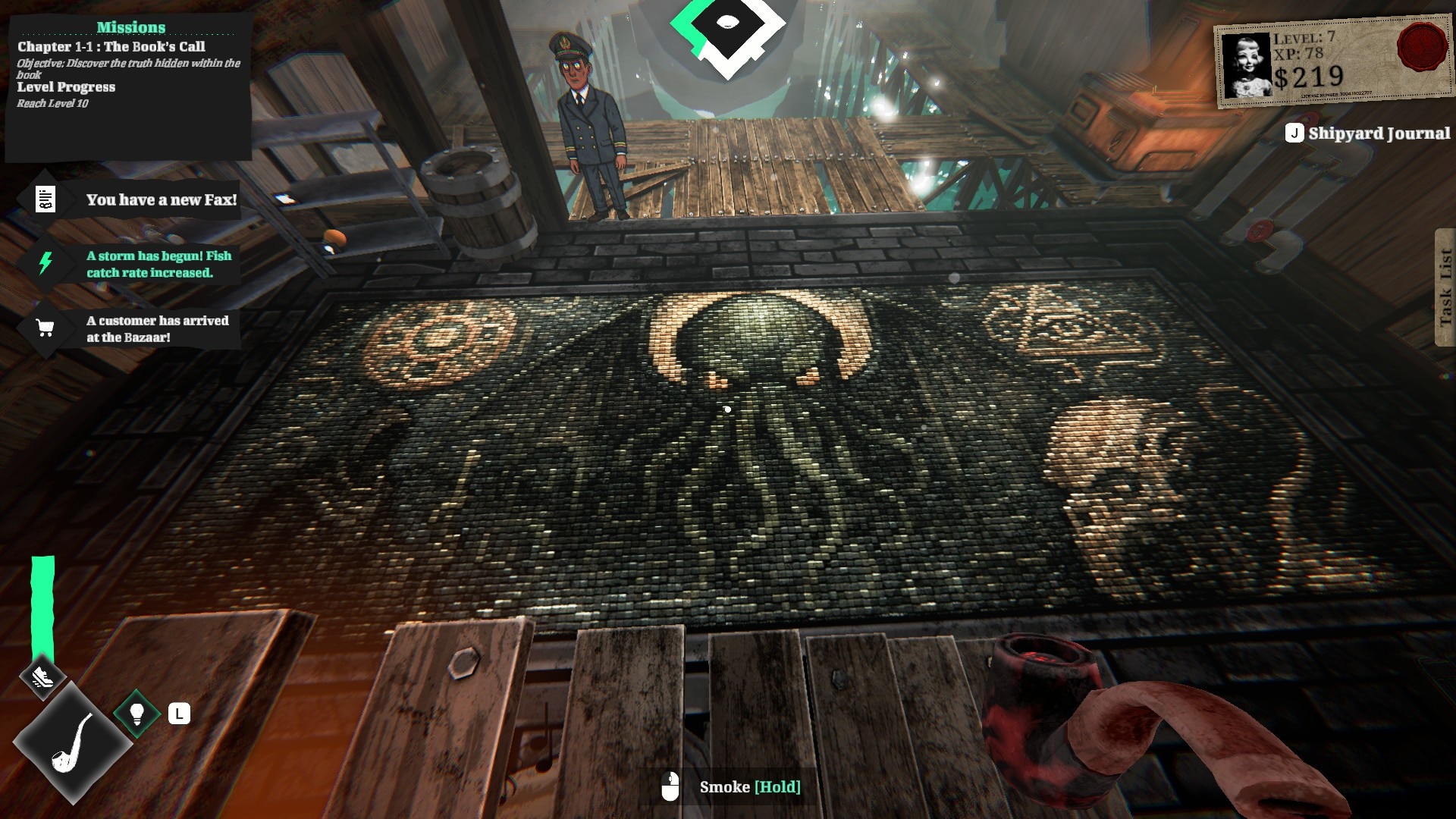Toggle the lightbulb lamp icon

tap(137, 714)
